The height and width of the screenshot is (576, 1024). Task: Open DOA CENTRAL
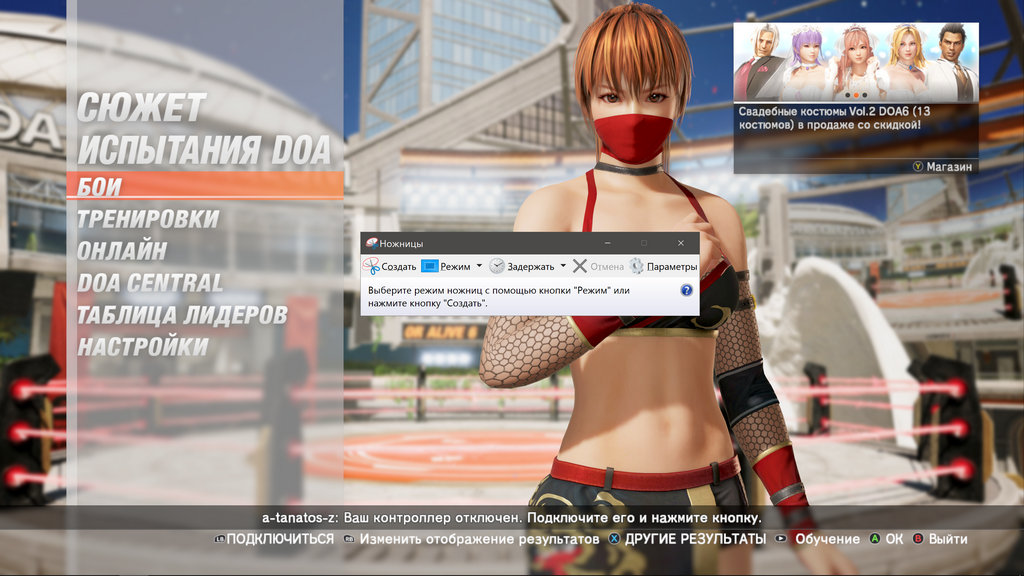[150, 283]
